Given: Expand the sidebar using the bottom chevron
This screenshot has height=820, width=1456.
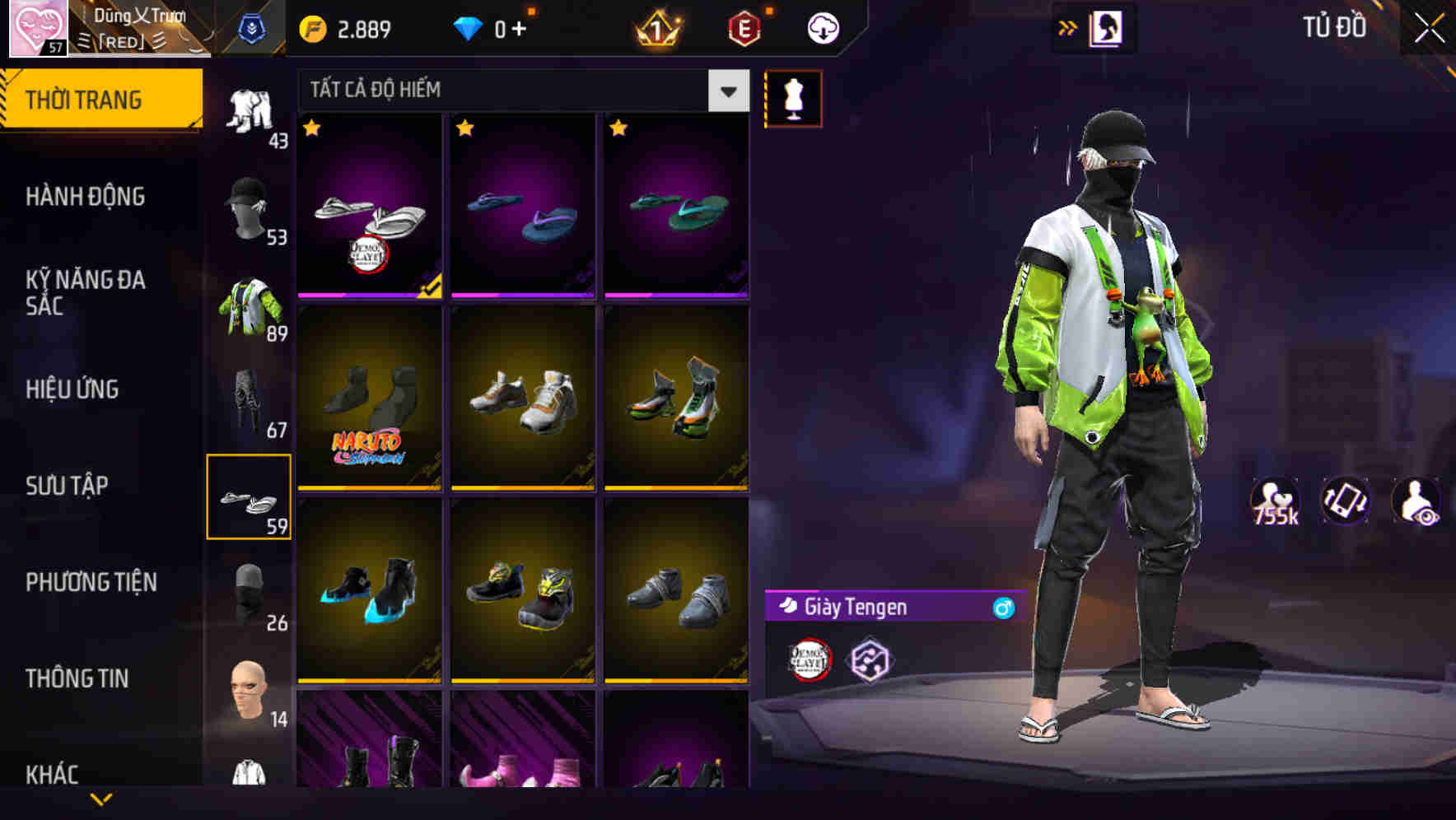Looking at the screenshot, I should pos(102,799).
